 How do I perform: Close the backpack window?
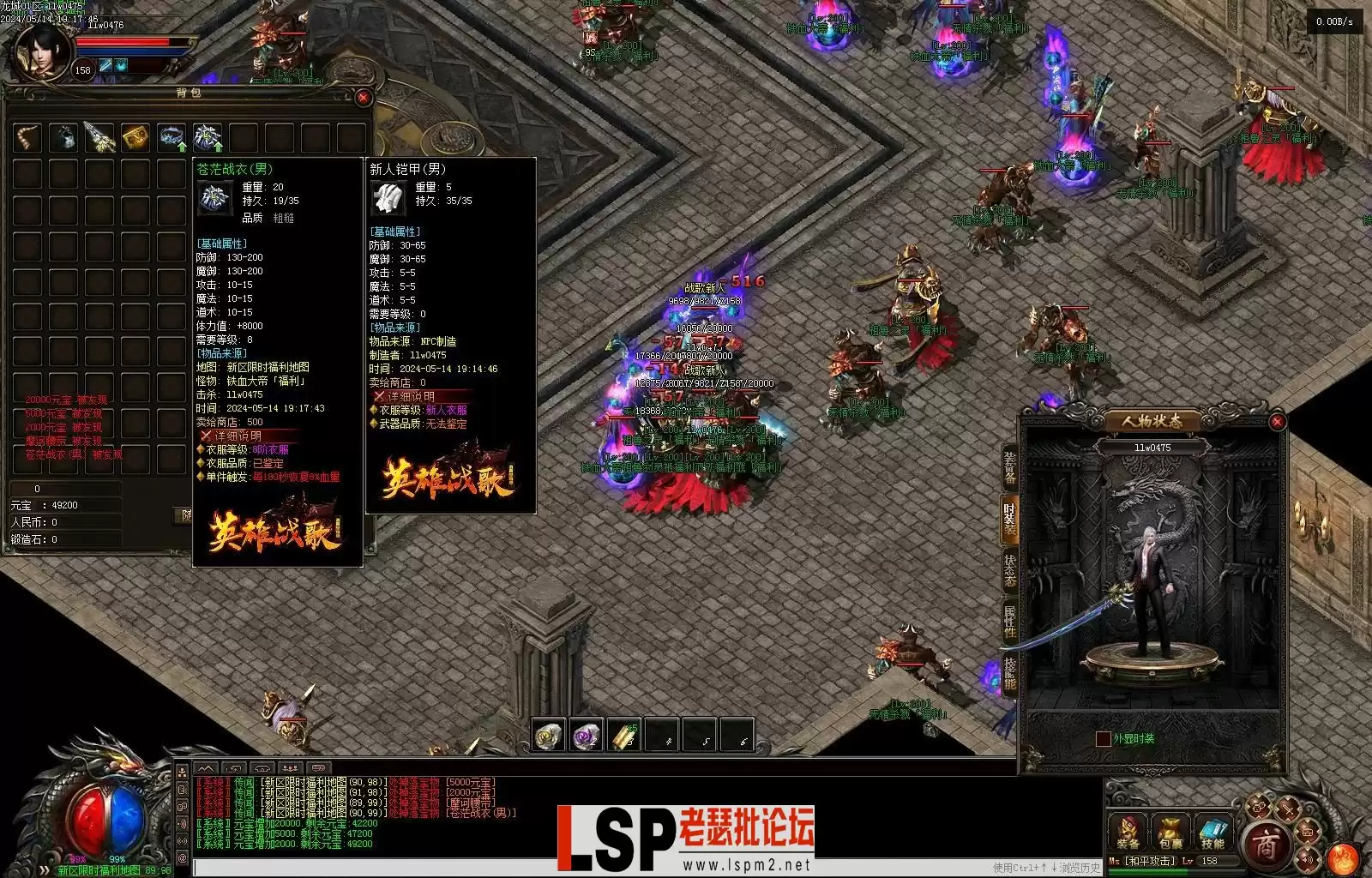coord(363,98)
